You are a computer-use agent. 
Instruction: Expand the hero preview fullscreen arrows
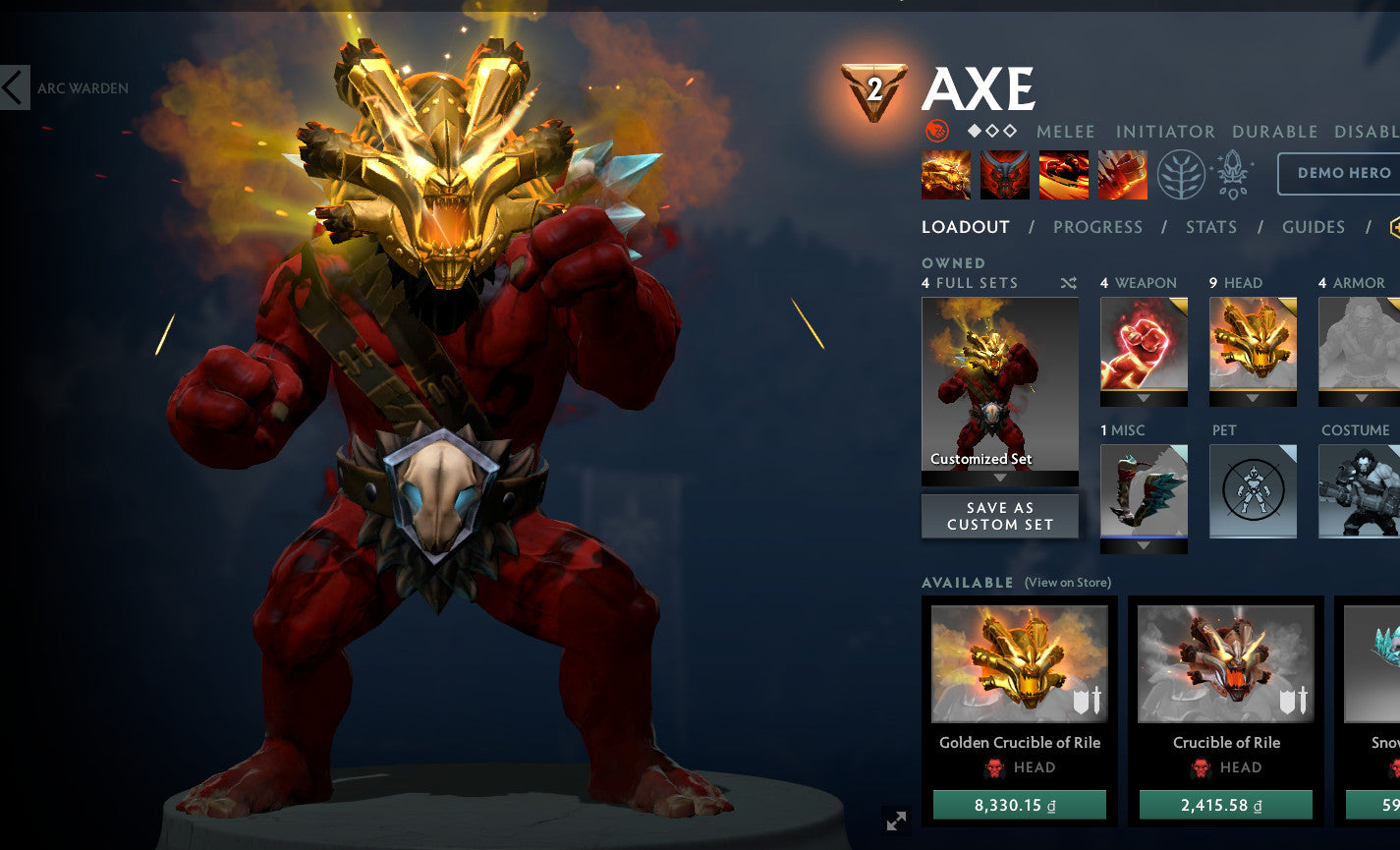[x=895, y=821]
